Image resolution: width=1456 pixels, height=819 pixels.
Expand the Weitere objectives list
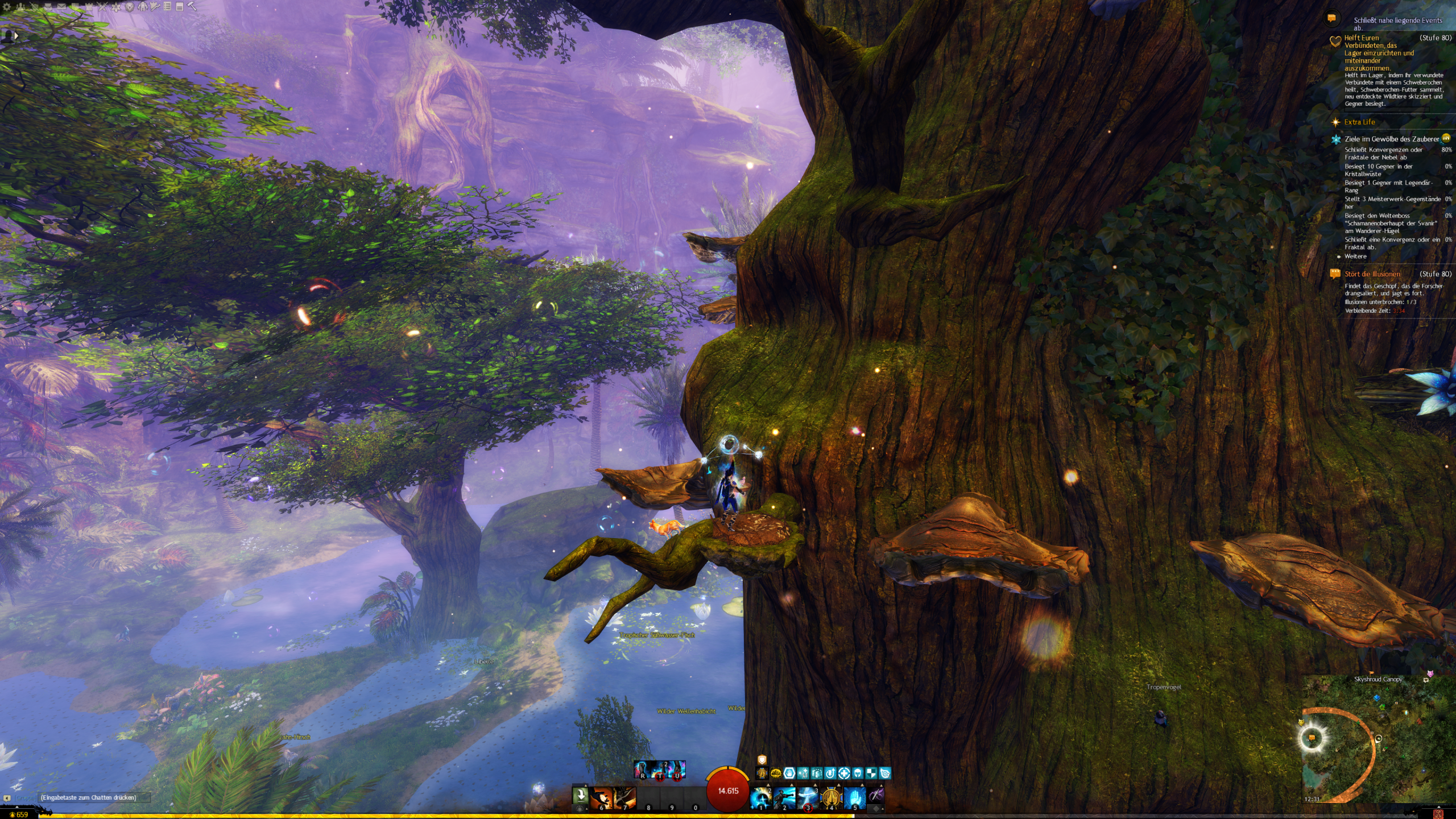point(1355,257)
